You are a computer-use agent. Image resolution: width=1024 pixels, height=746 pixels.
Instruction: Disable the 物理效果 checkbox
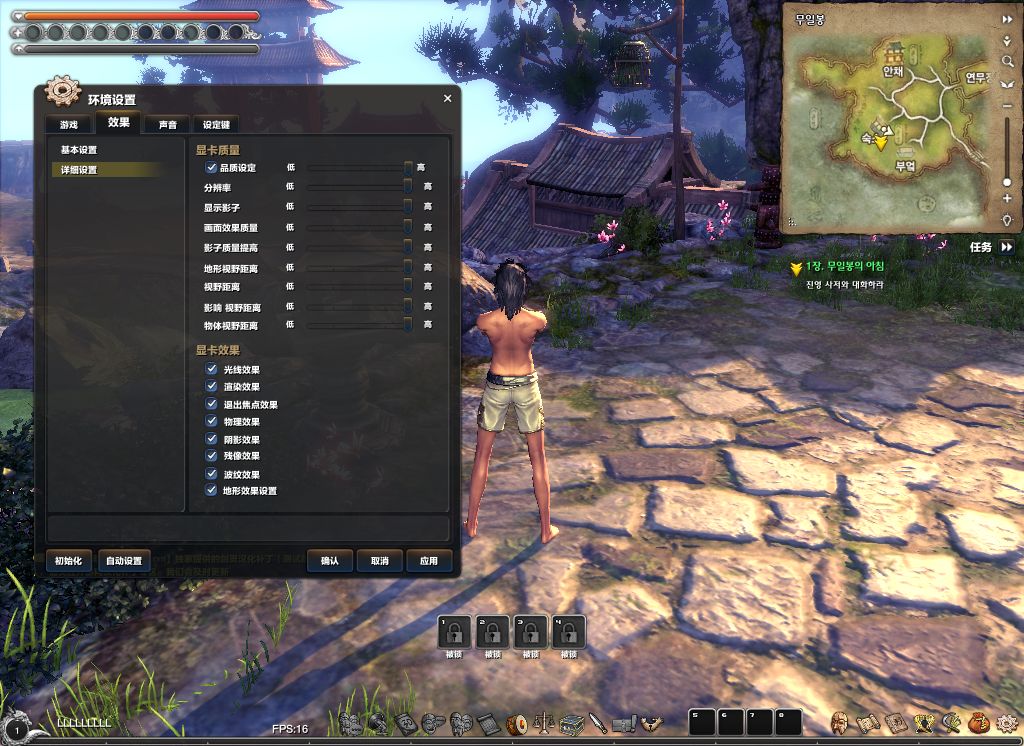tap(211, 421)
